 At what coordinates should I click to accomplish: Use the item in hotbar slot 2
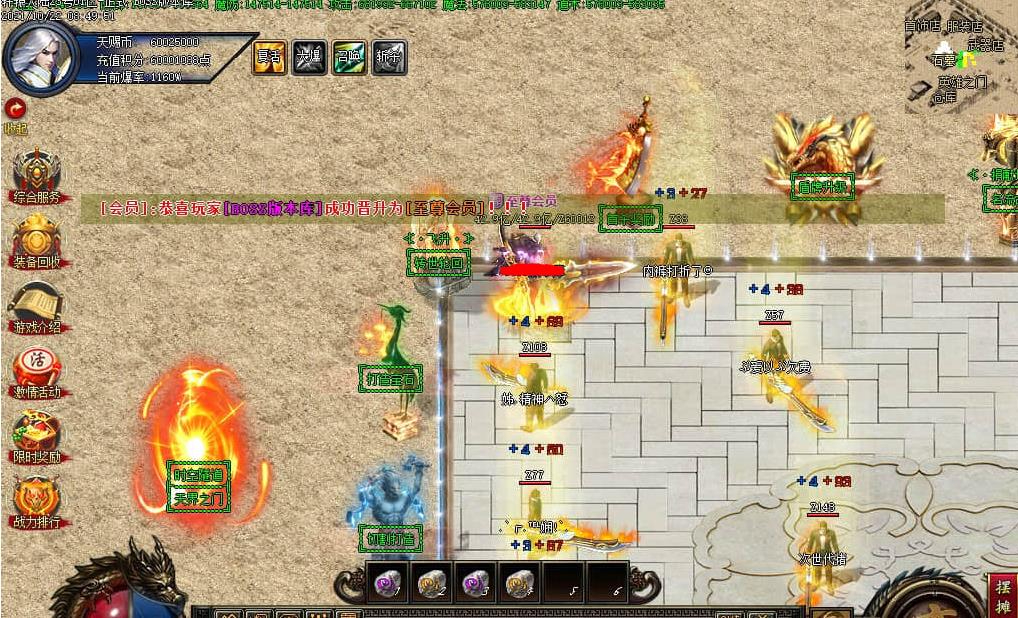point(431,582)
